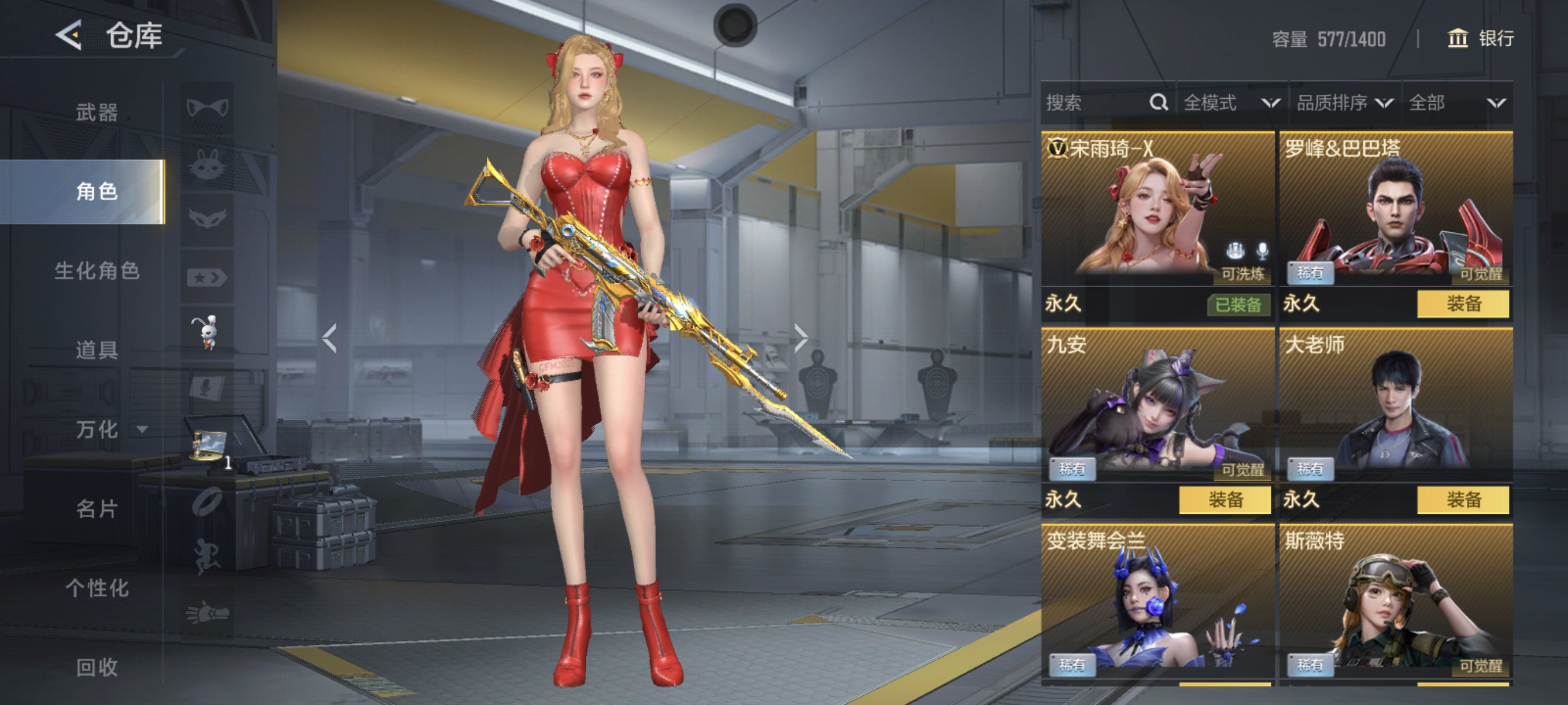
Task: Open the 全模式 dropdown
Action: tap(1231, 103)
